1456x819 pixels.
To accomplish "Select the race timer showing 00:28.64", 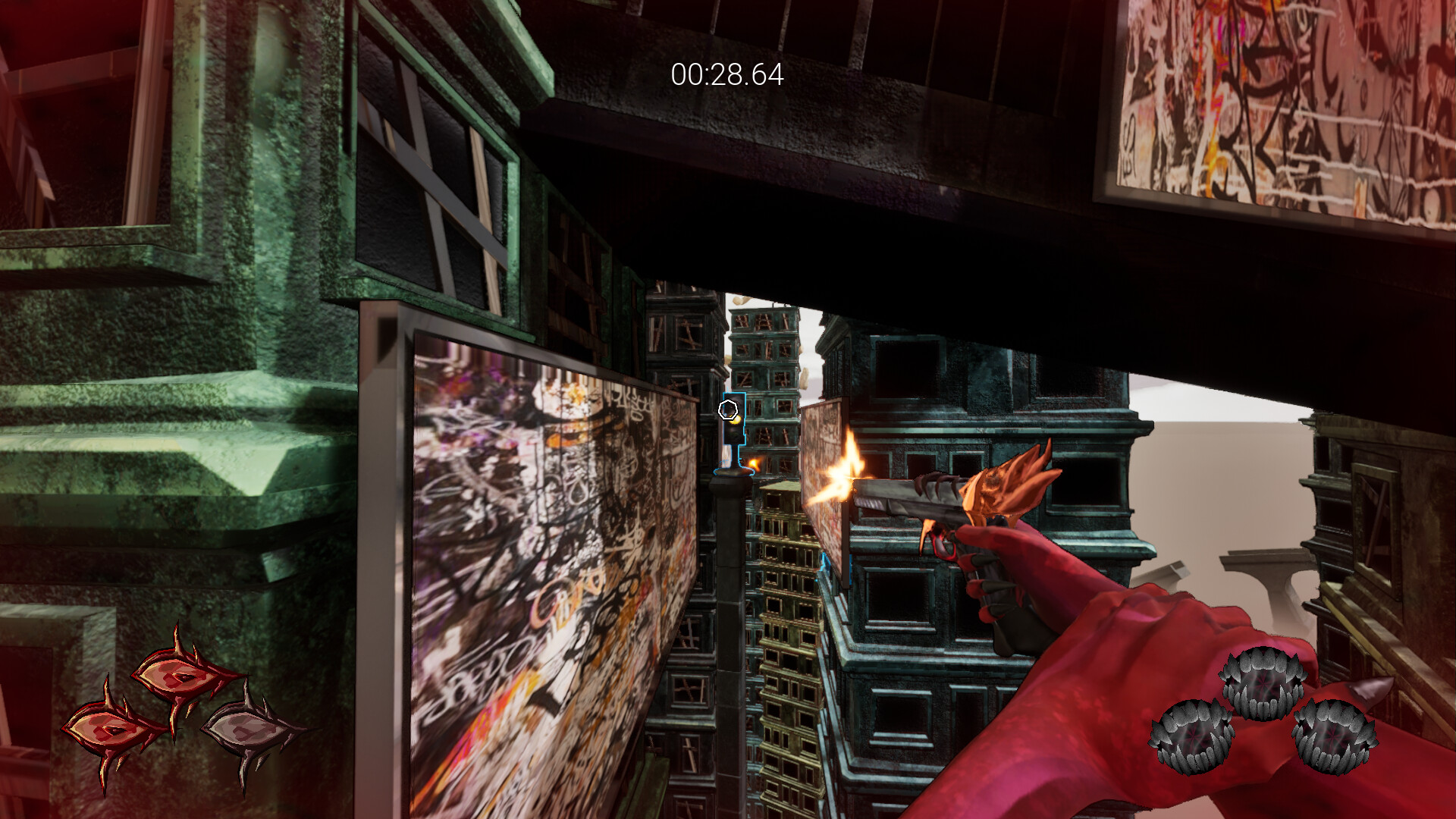I will click(726, 74).
